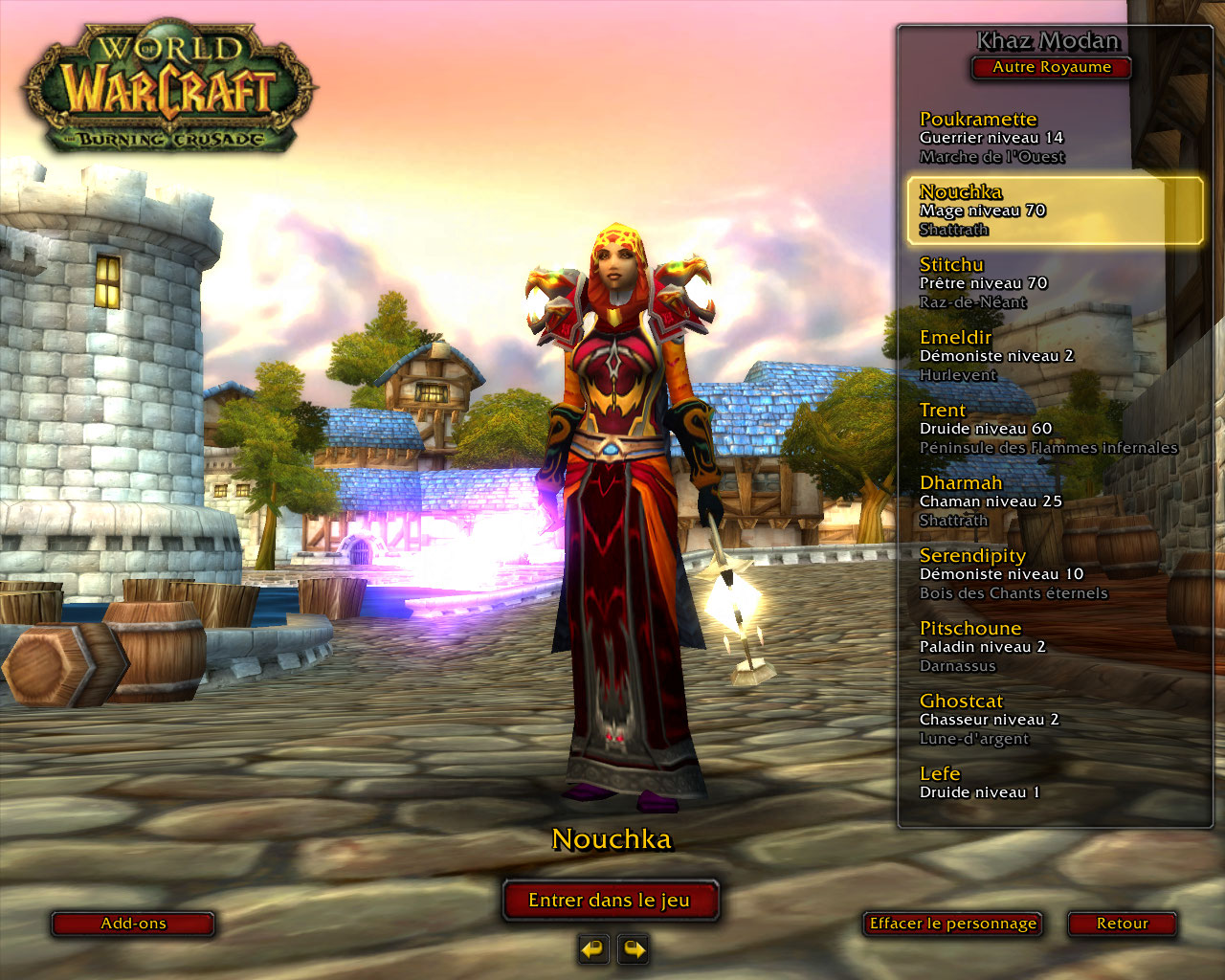Rotate character with the left arrow button
1225x980 pixels.
pyautogui.click(x=593, y=949)
